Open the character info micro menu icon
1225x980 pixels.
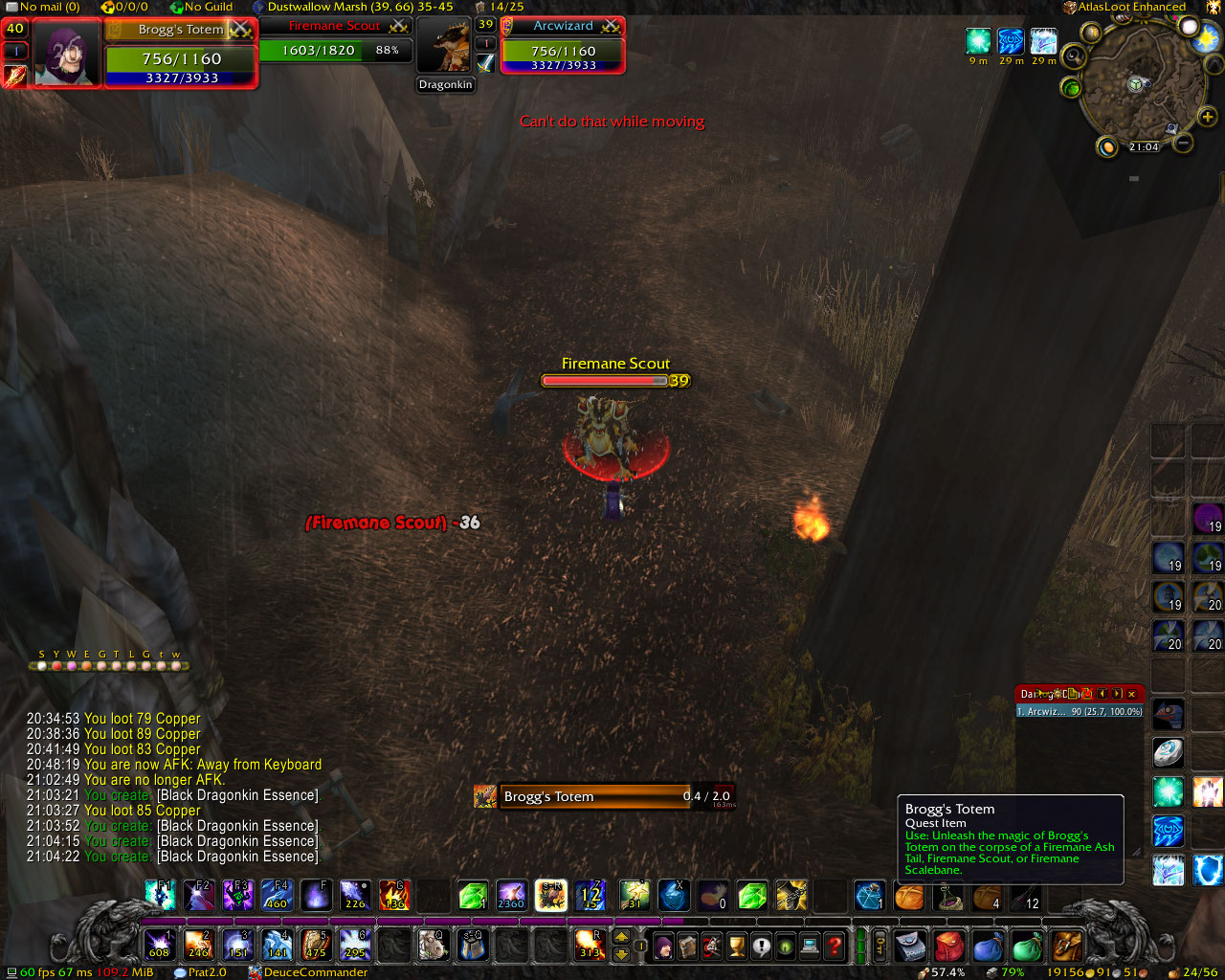coord(663,946)
